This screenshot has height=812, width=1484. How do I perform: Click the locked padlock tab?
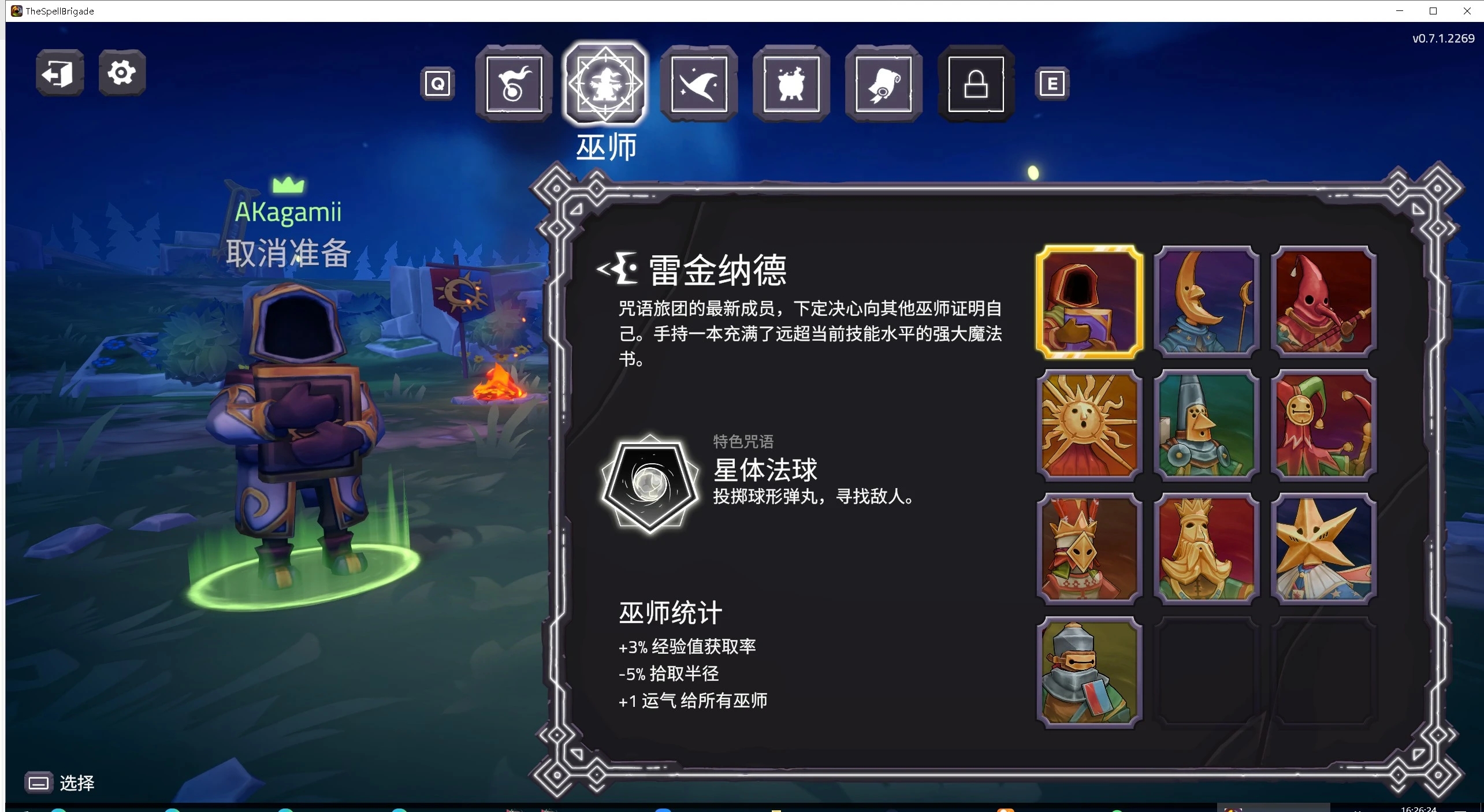click(975, 85)
